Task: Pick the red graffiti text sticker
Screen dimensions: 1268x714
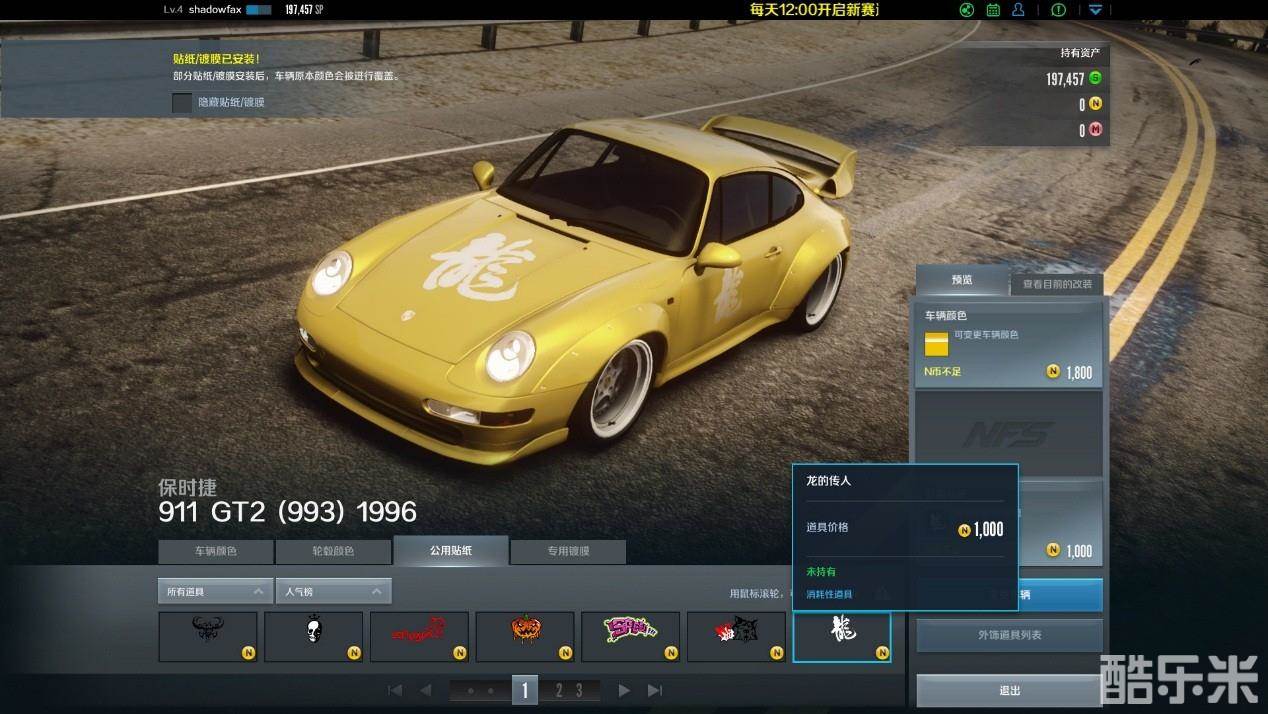Action: pos(419,636)
